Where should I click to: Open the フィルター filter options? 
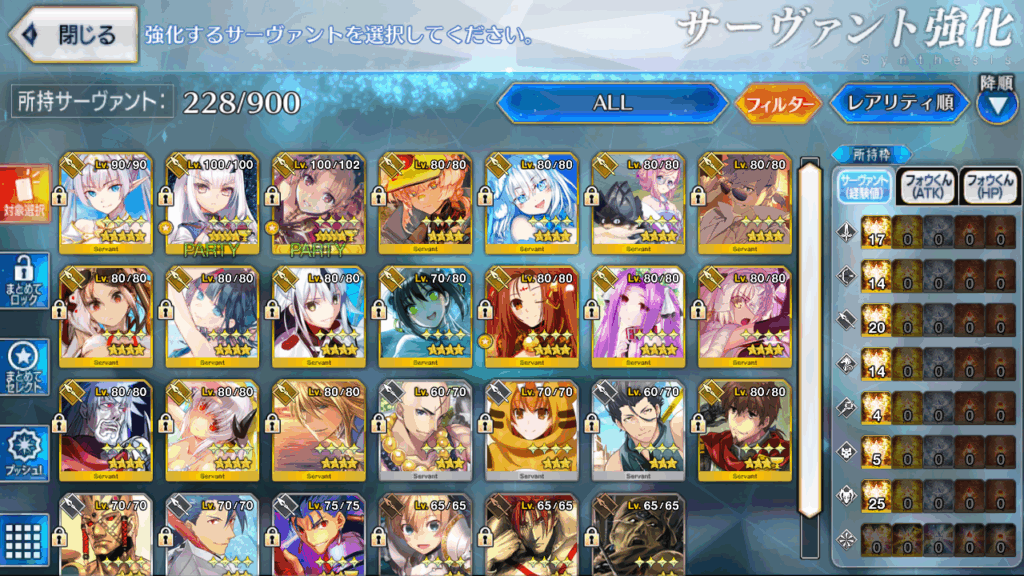point(779,102)
